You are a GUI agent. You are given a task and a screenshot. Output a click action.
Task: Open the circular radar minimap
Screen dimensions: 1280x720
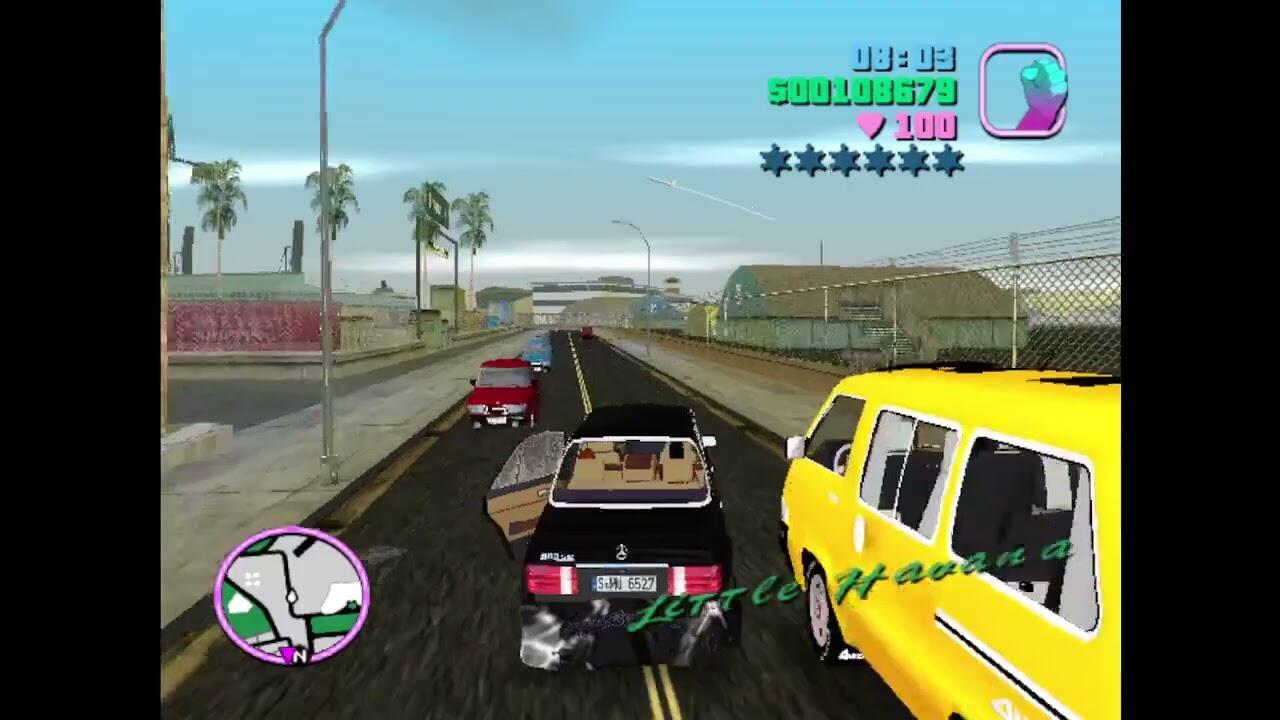tap(291, 595)
